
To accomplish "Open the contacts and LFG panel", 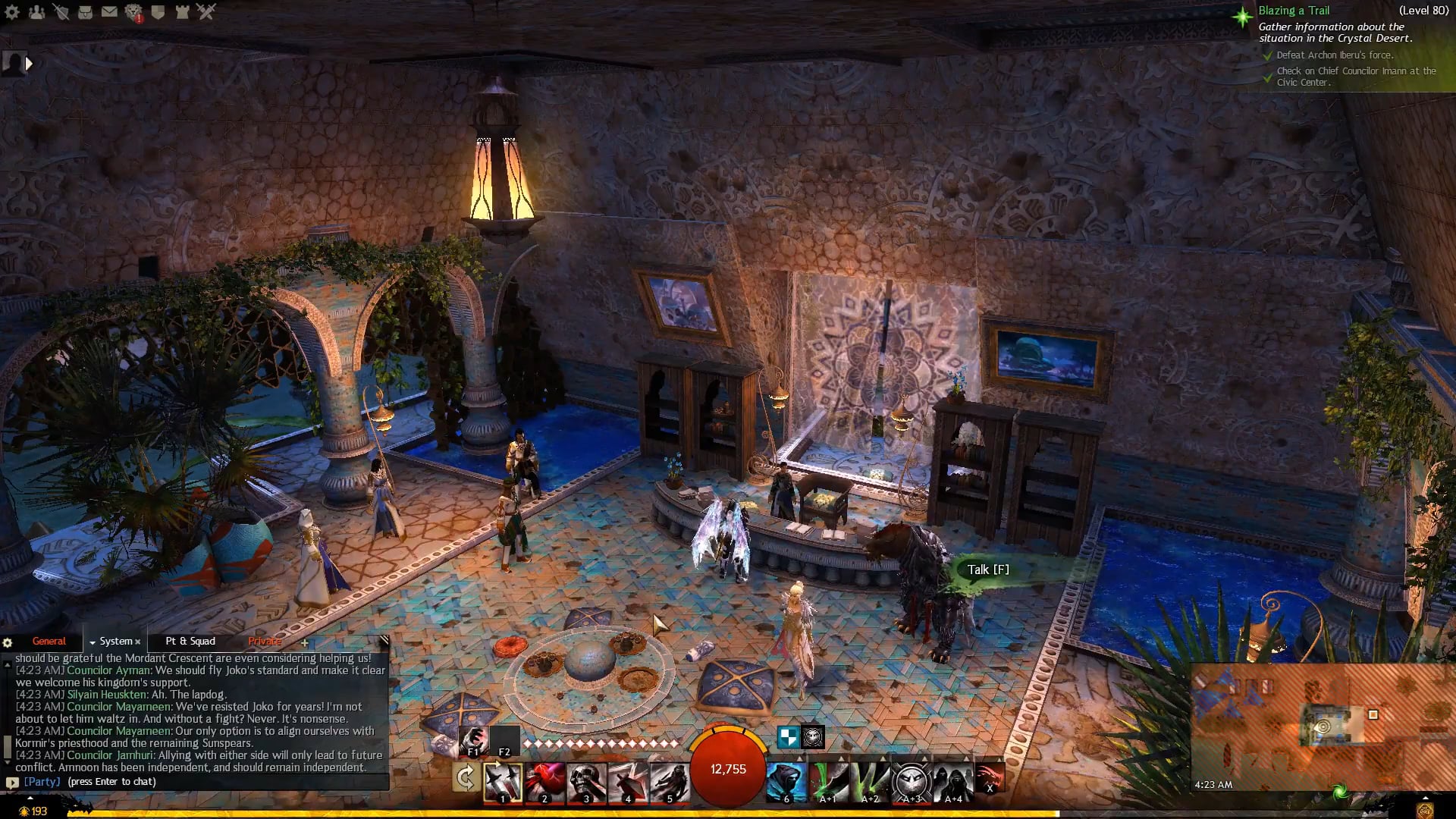I will coord(36,11).
